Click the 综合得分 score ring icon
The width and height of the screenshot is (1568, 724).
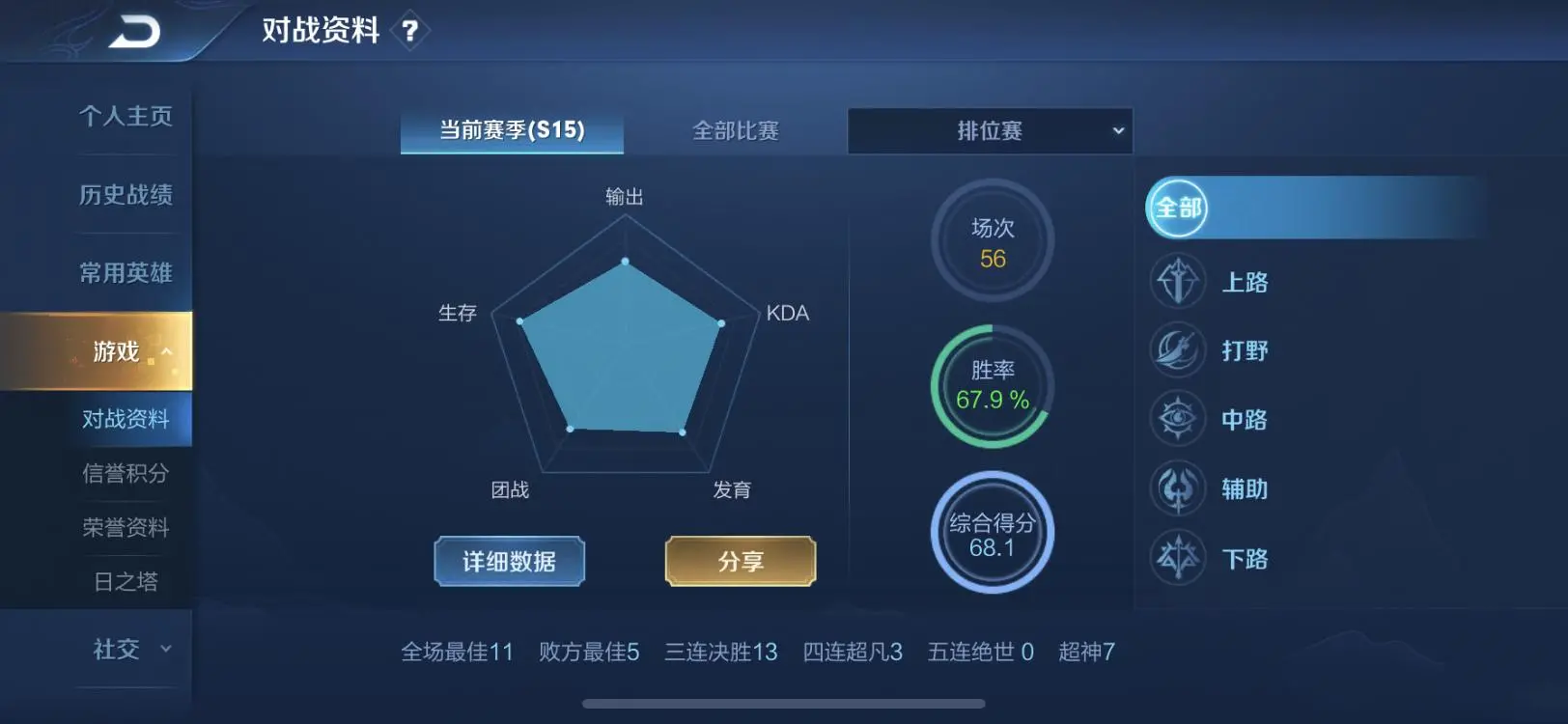point(992,532)
